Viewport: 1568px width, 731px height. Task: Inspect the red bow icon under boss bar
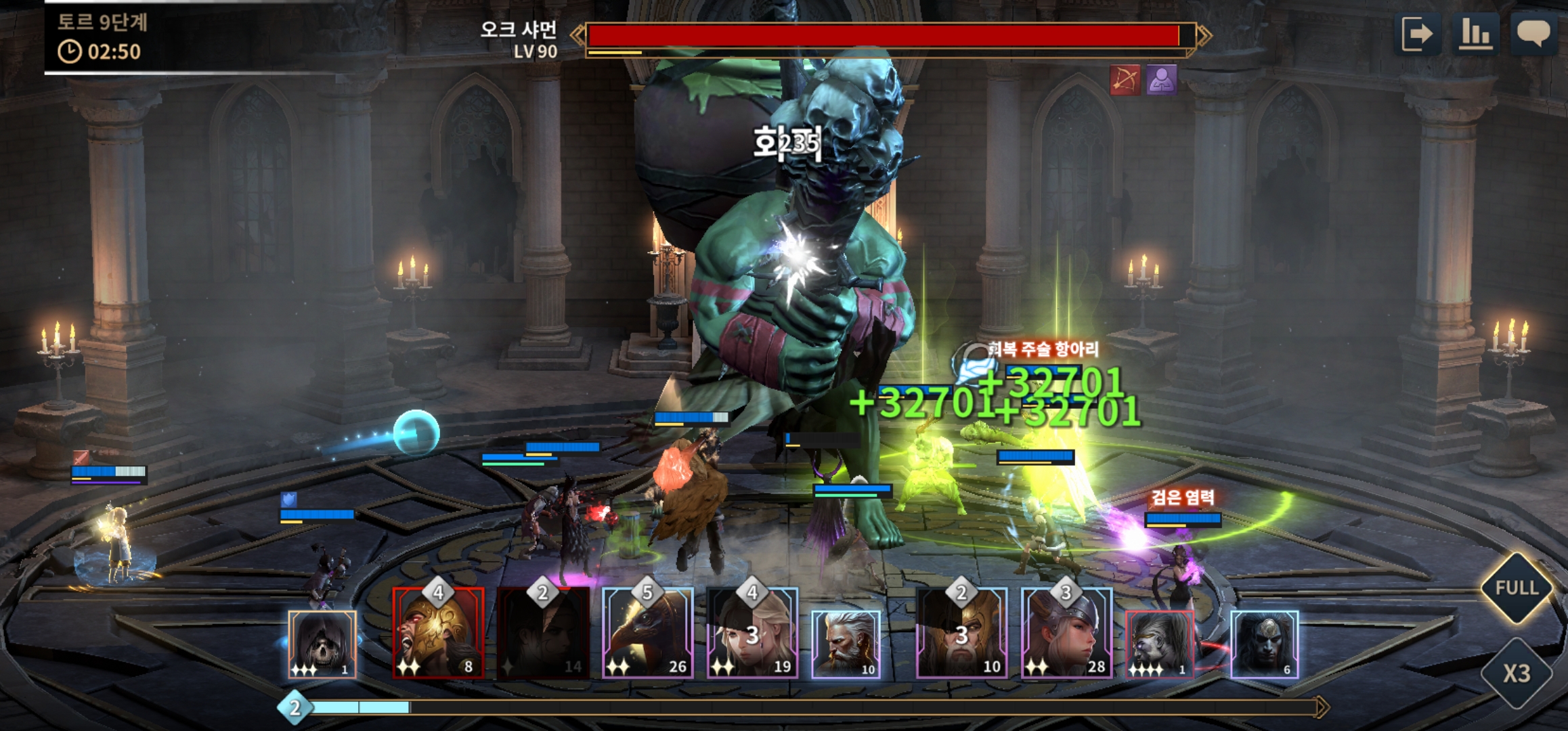1125,81
